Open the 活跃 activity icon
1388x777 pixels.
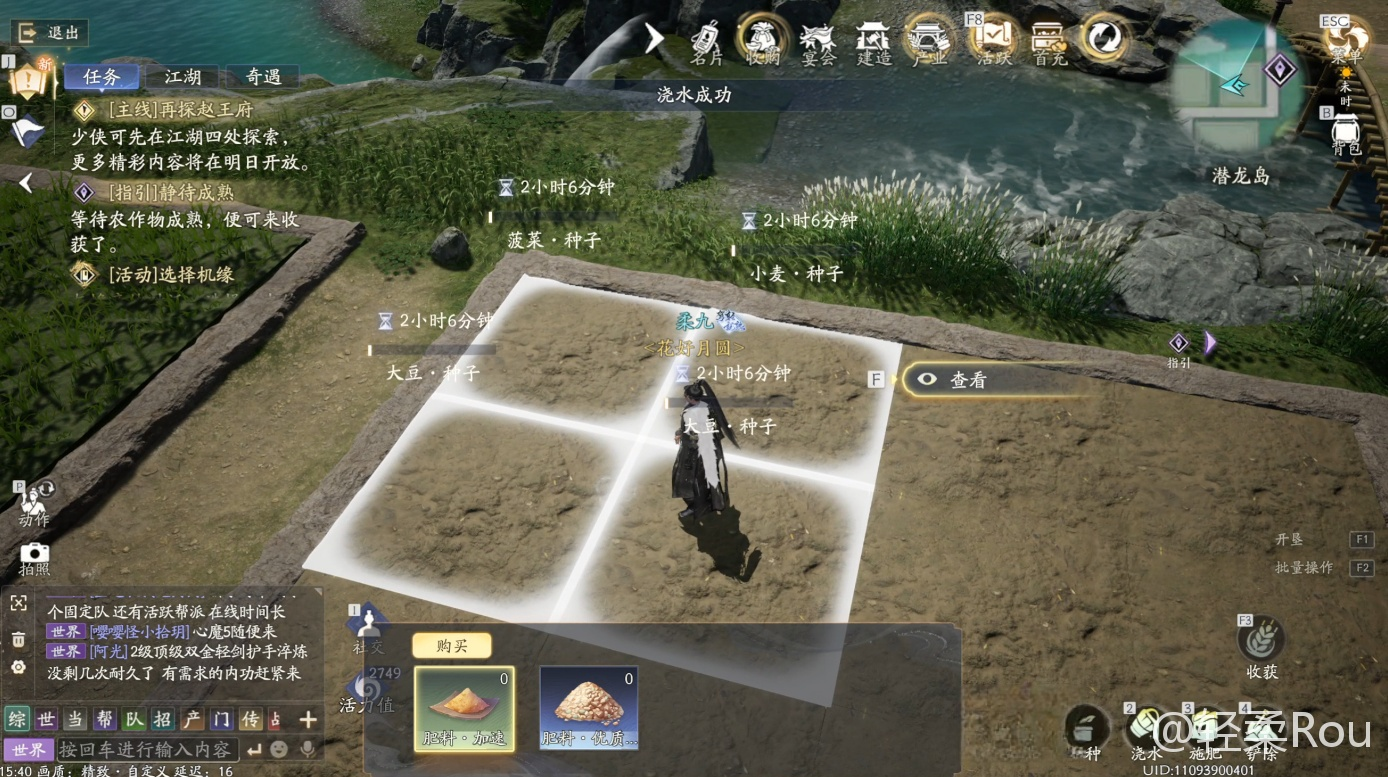(x=993, y=40)
